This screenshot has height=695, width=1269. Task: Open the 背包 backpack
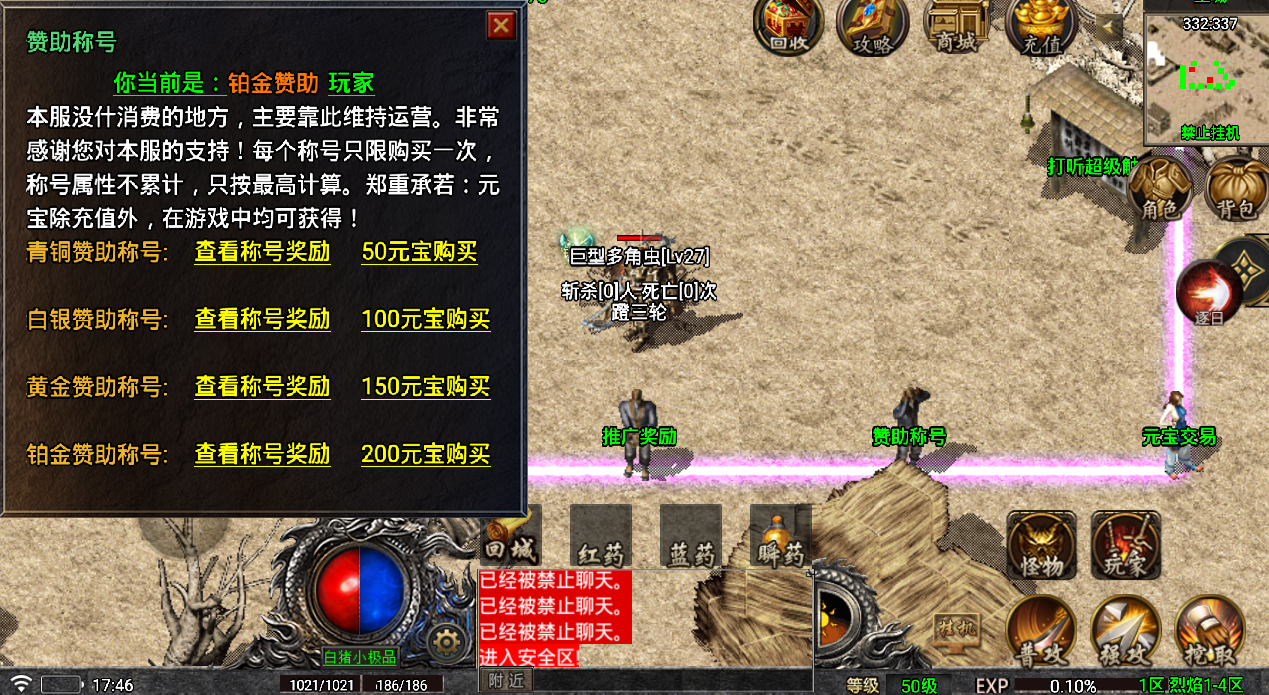[x=1235, y=189]
